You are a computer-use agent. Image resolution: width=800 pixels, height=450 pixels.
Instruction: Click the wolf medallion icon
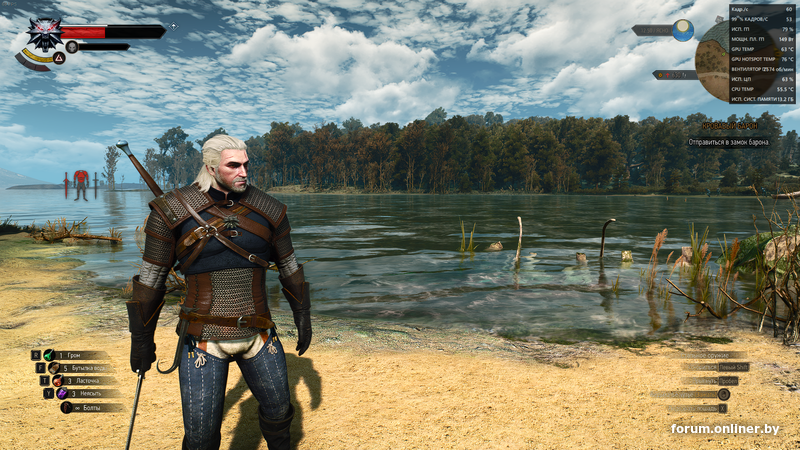43,35
